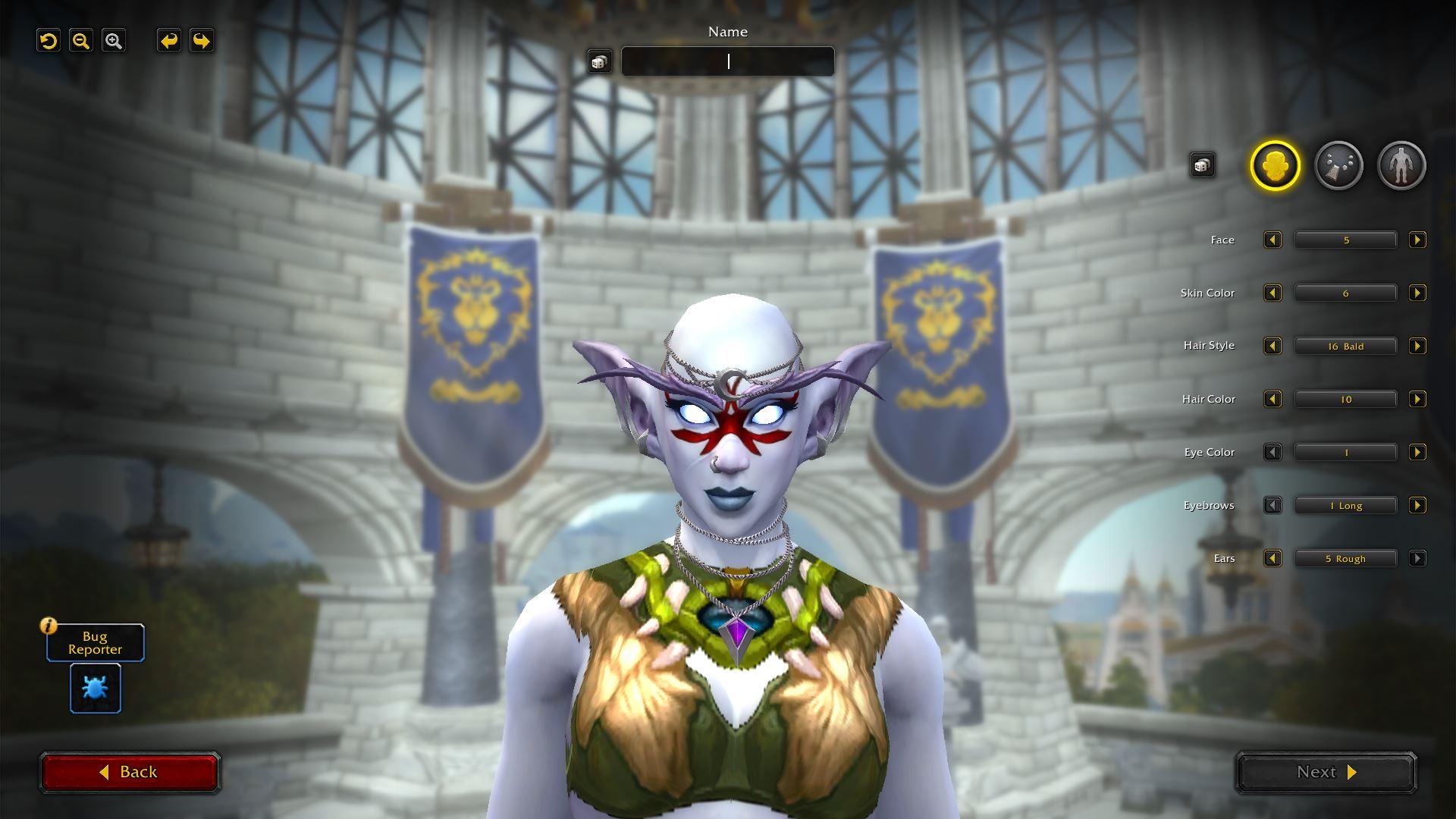Choose the next Face option
Image resolution: width=1456 pixels, height=819 pixels.
1417,240
